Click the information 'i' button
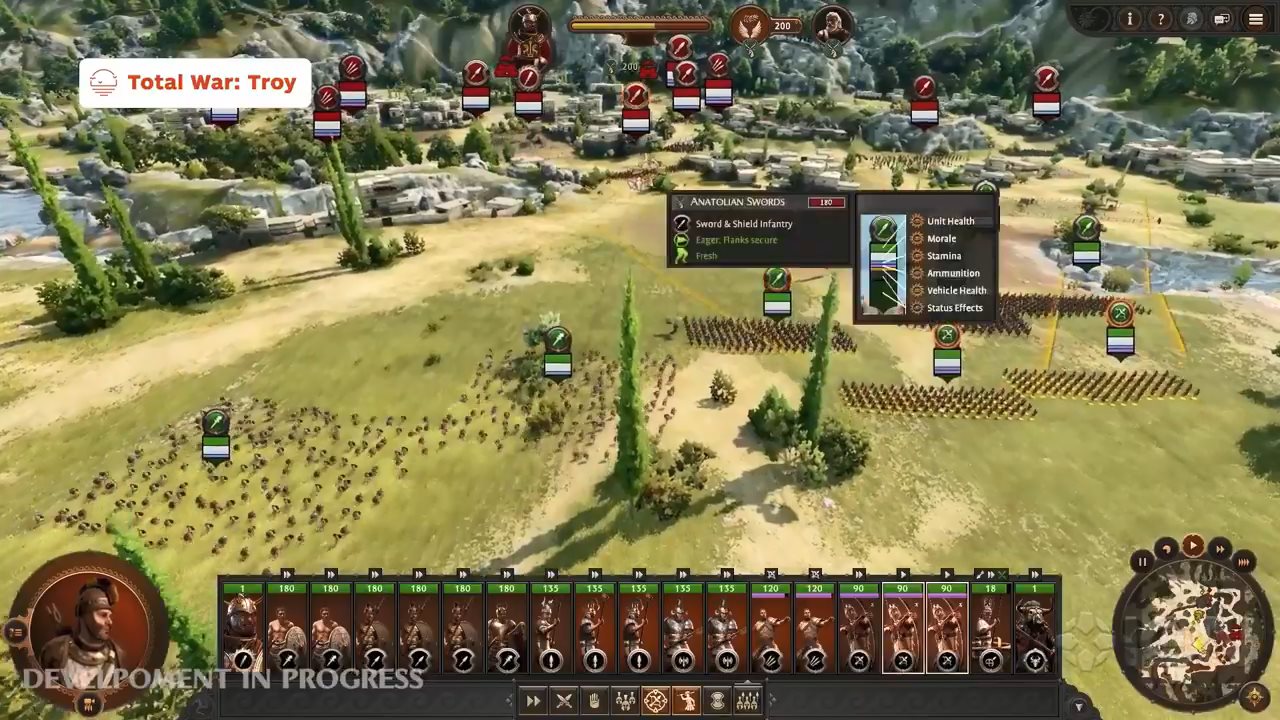 coord(1129,19)
